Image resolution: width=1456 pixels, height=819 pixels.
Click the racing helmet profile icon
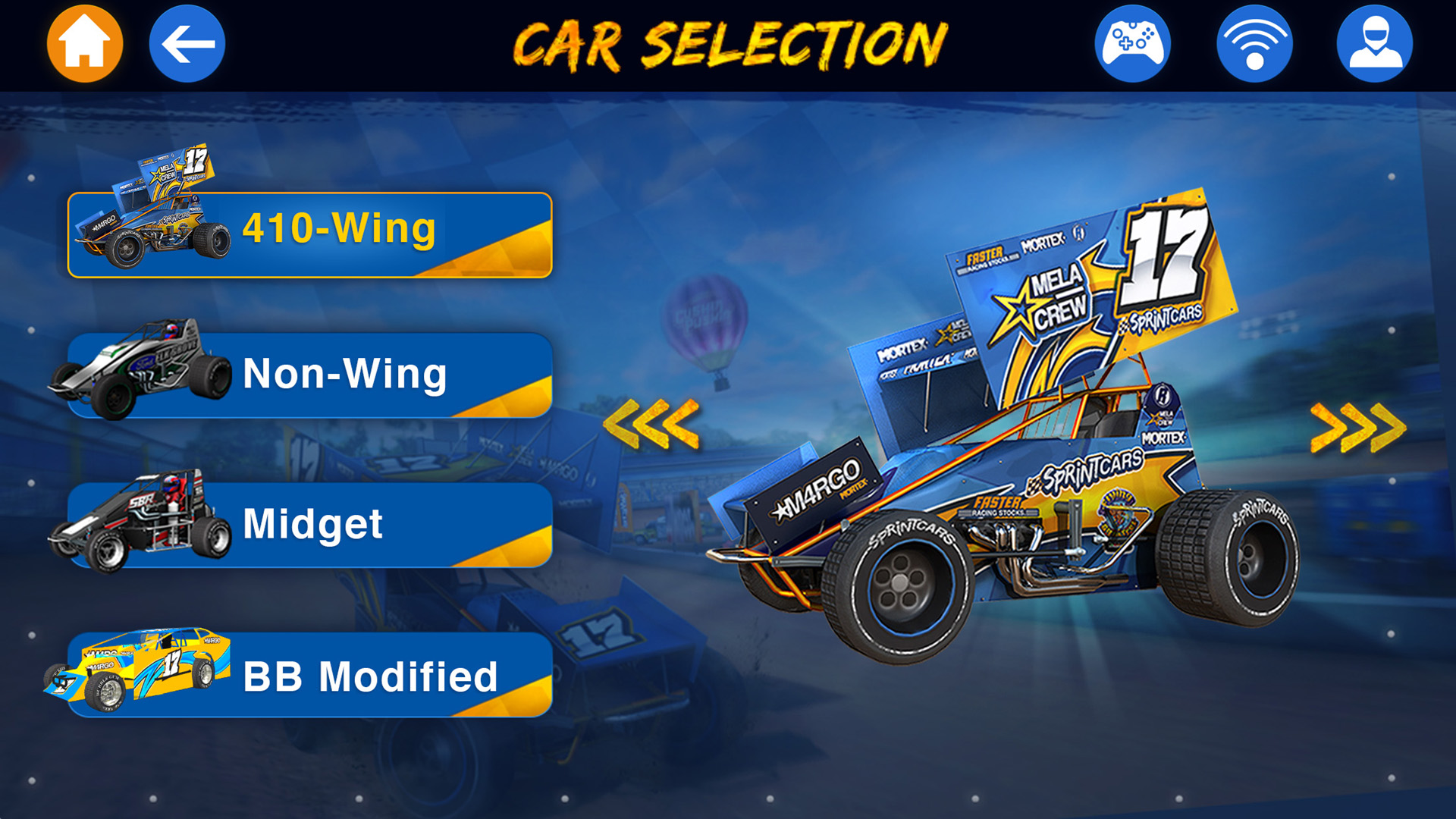pos(1378,43)
